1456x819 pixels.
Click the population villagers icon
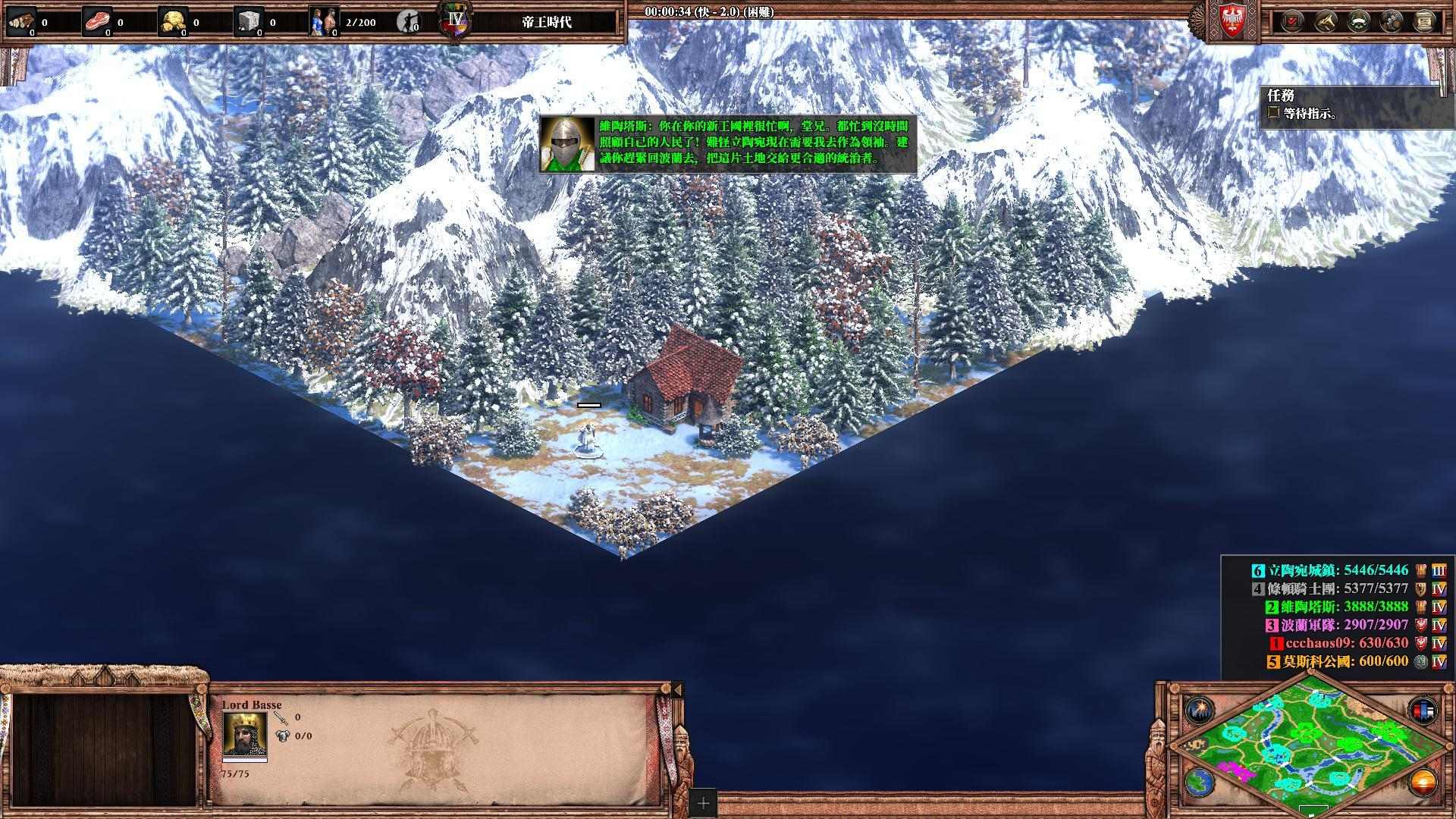(324, 22)
